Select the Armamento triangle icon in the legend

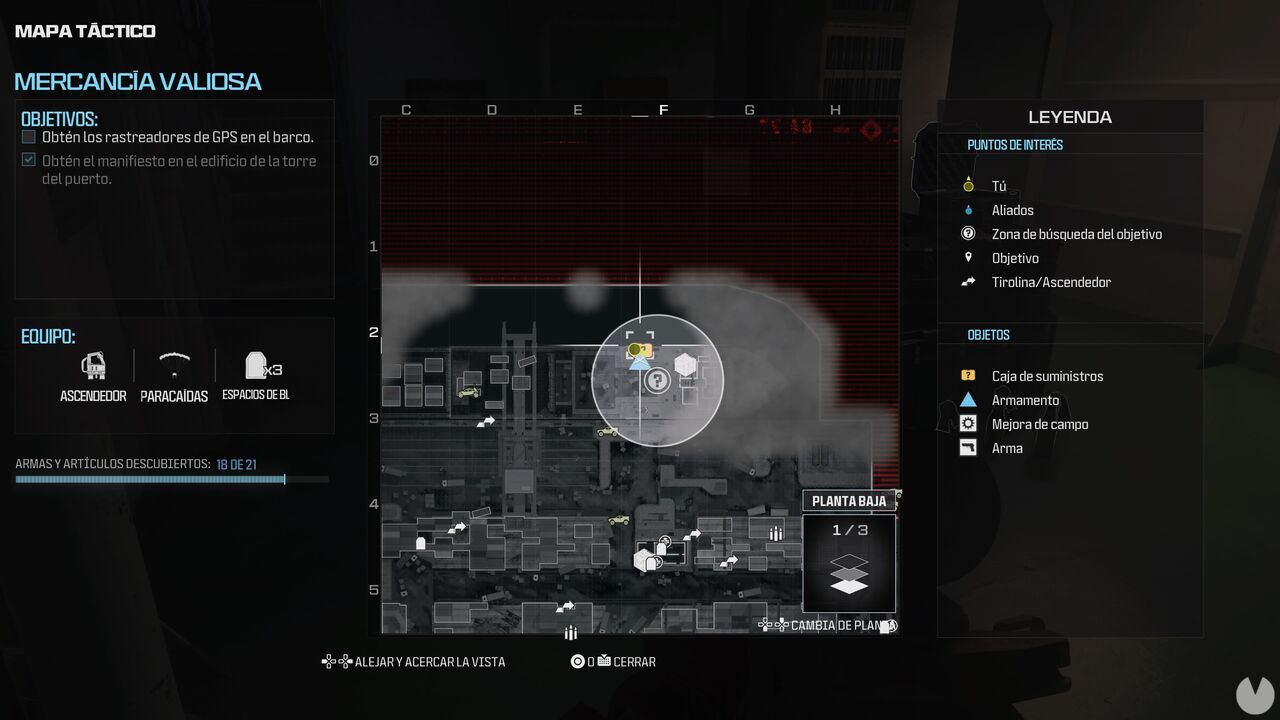[968, 399]
